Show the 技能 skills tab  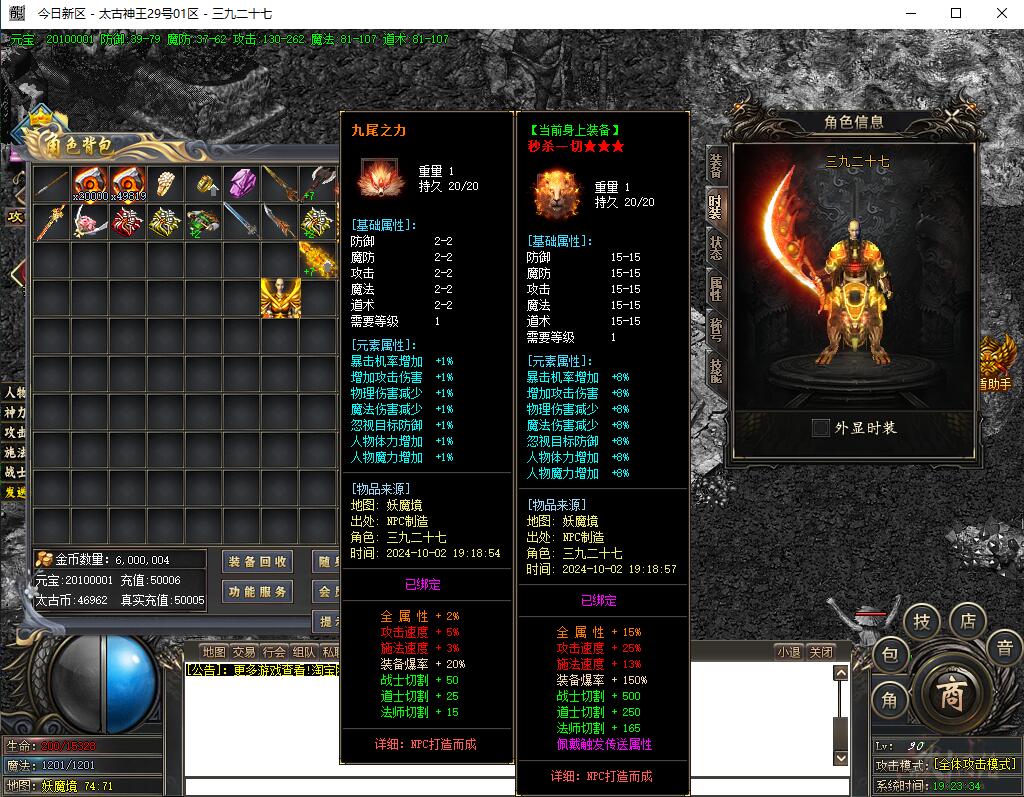point(716,368)
